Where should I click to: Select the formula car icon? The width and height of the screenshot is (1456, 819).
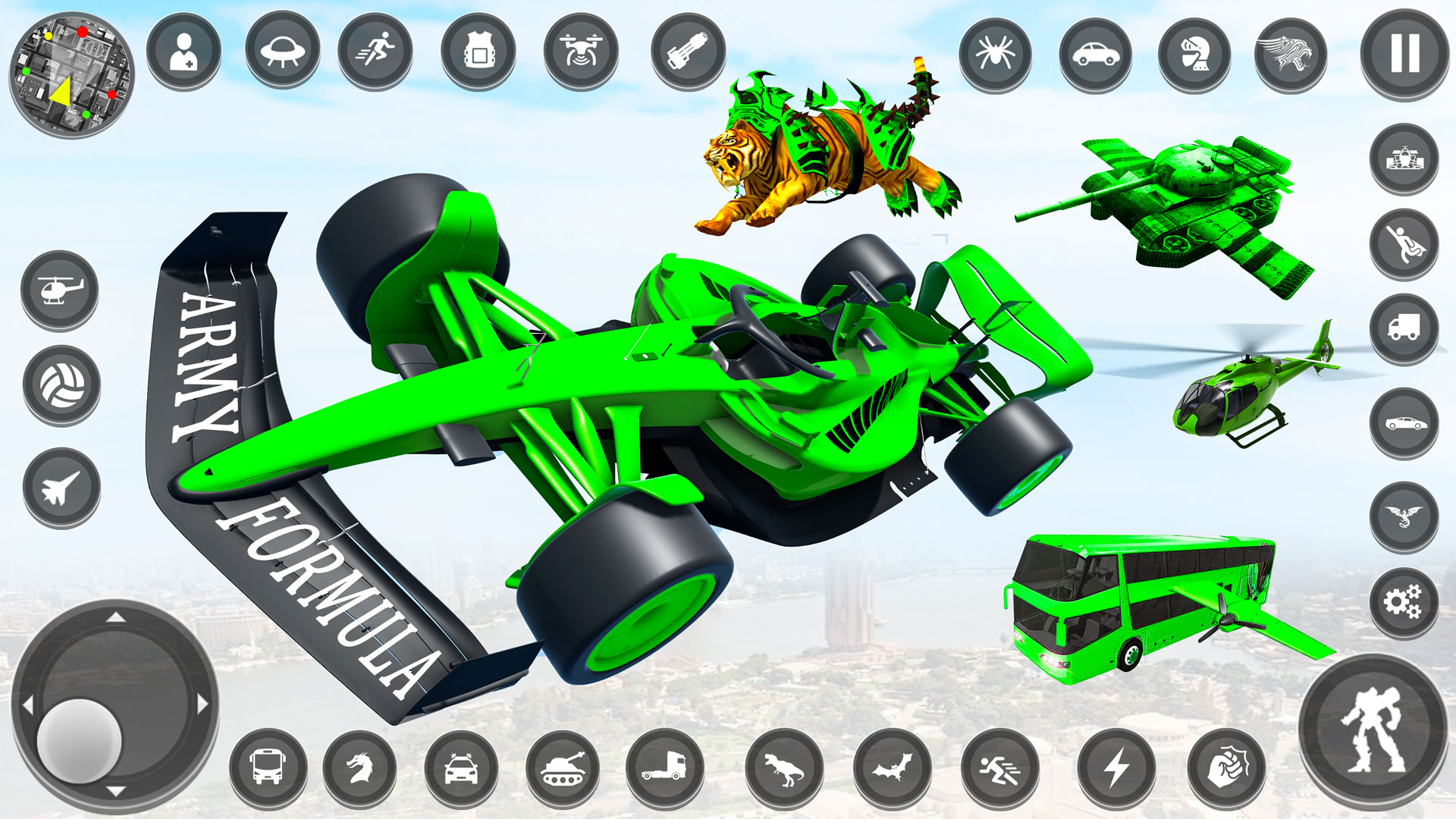(x=1404, y=159)
